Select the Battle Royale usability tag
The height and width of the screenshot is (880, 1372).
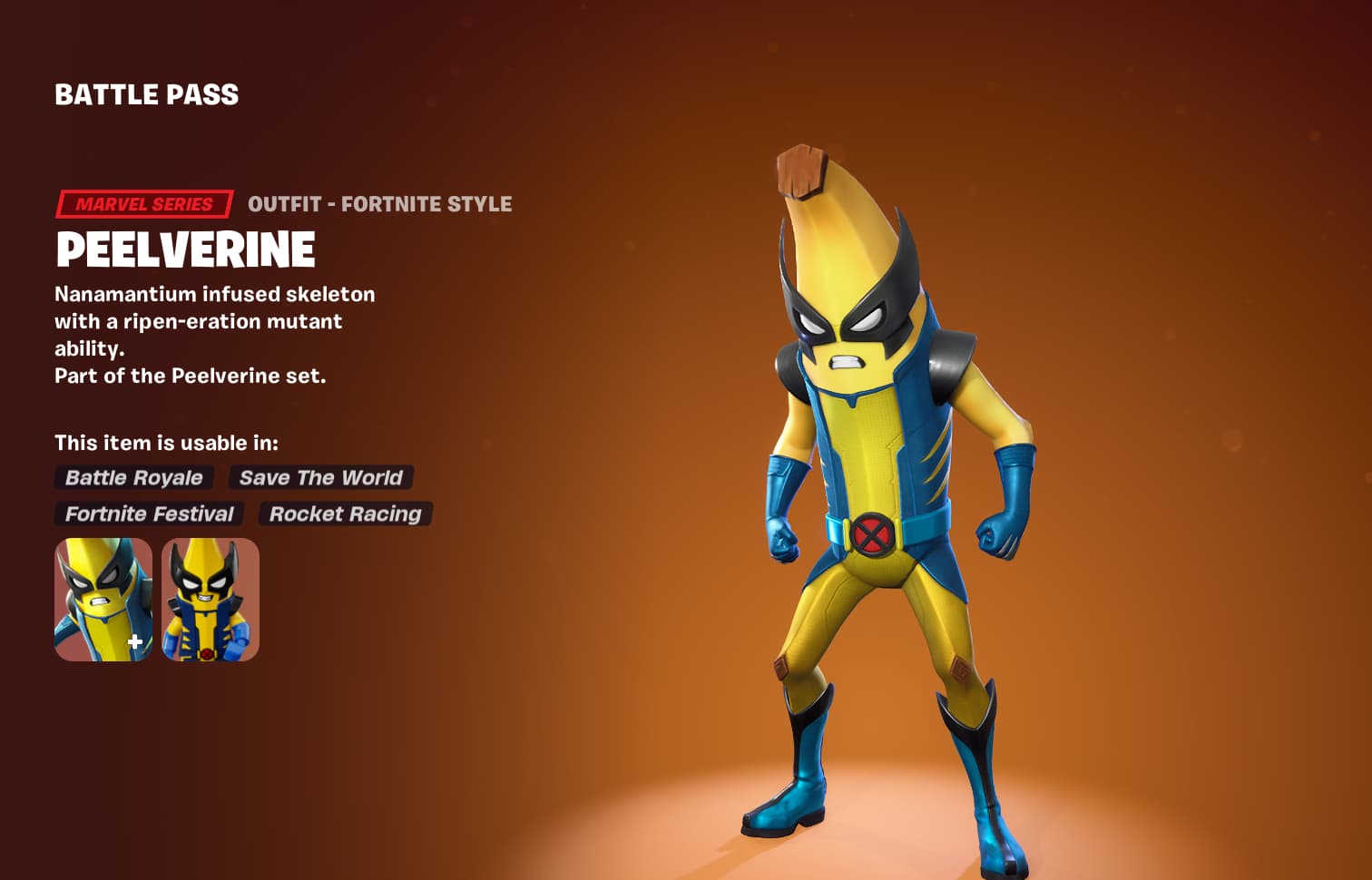132,478
